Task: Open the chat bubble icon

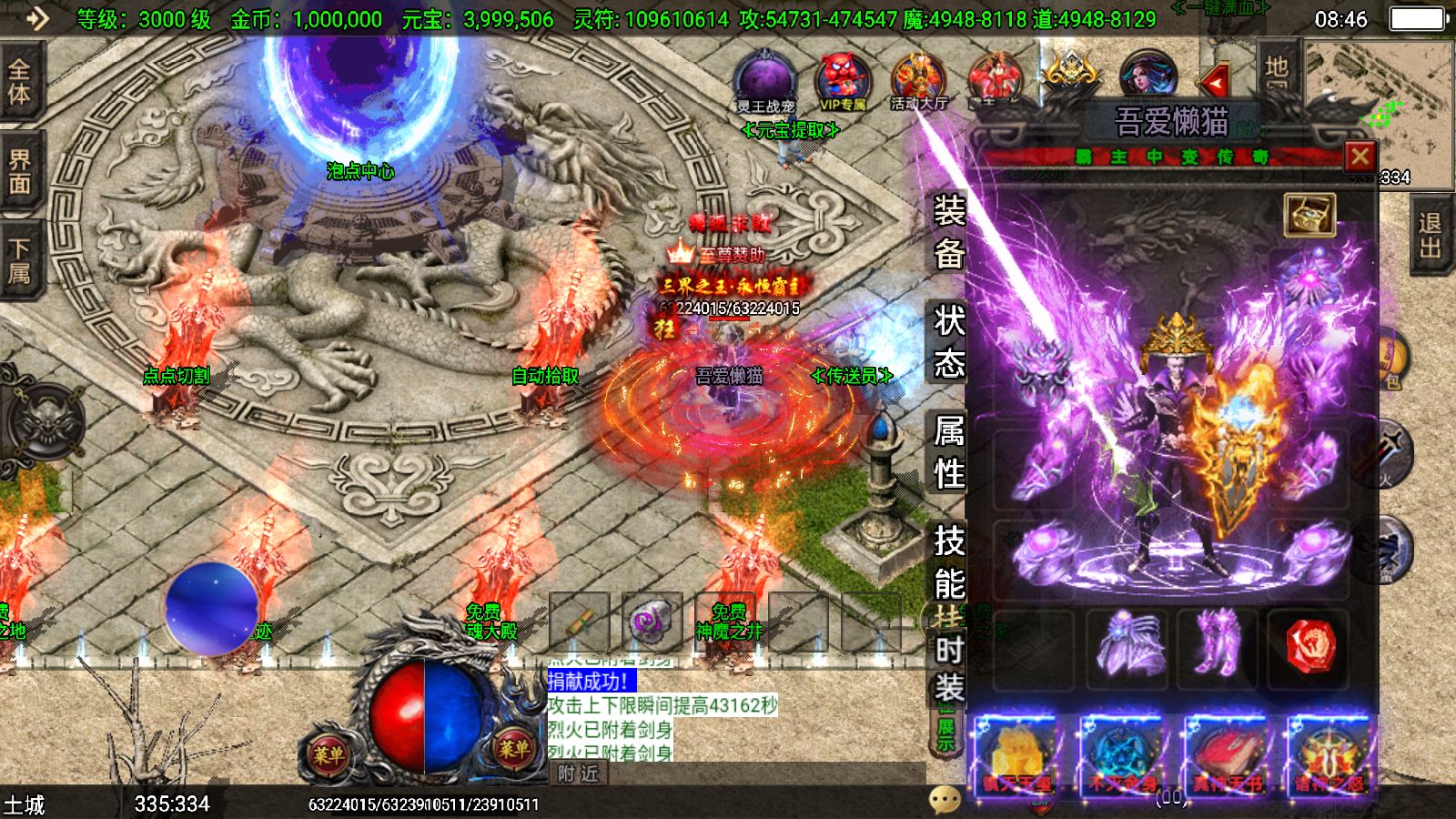Action: pyautogui.click(x=945, y=799)
